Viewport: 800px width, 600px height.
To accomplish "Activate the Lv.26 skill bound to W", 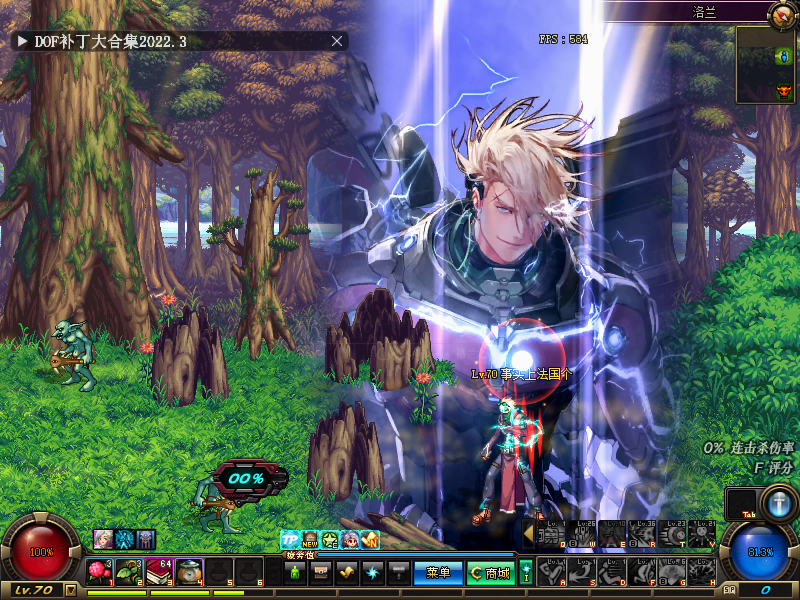I will tap(582, 533).
